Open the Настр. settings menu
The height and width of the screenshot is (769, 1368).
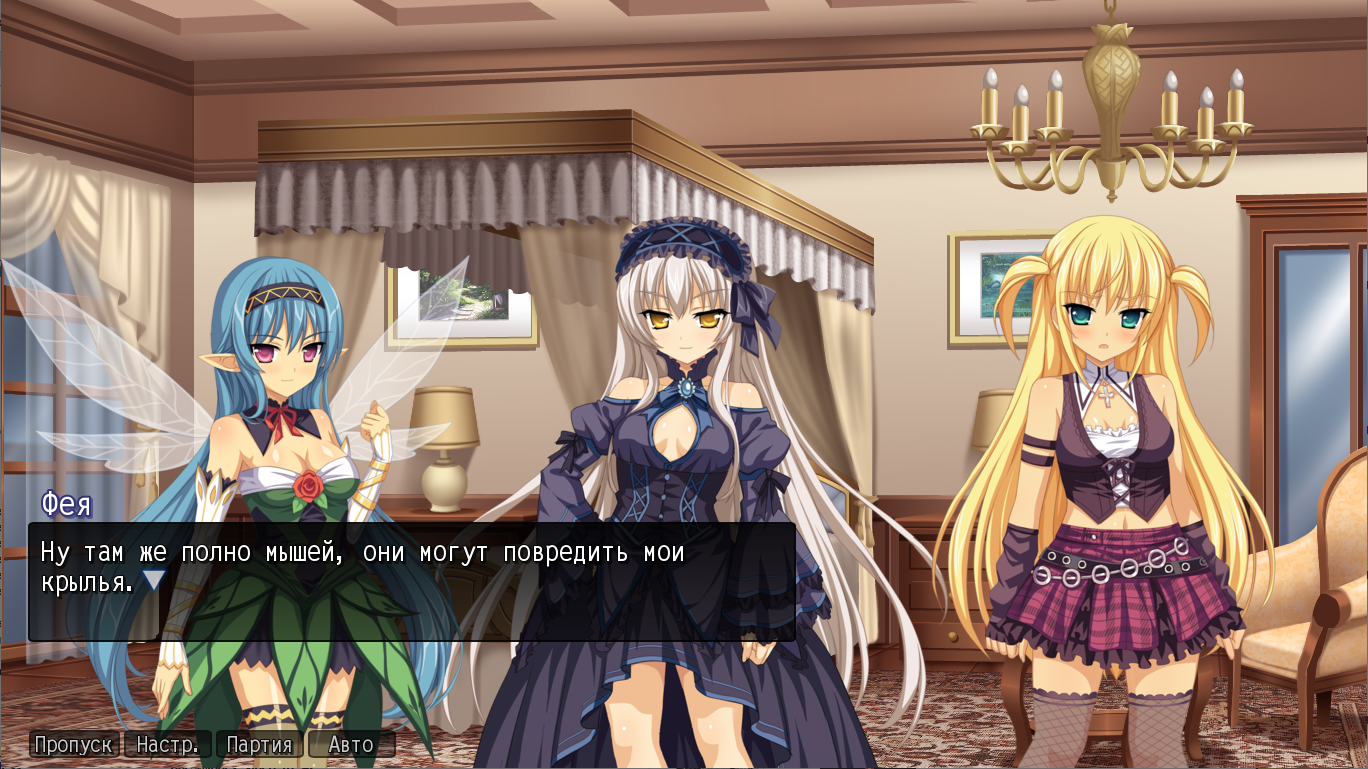pyautogui.click(x=167, y=744)
